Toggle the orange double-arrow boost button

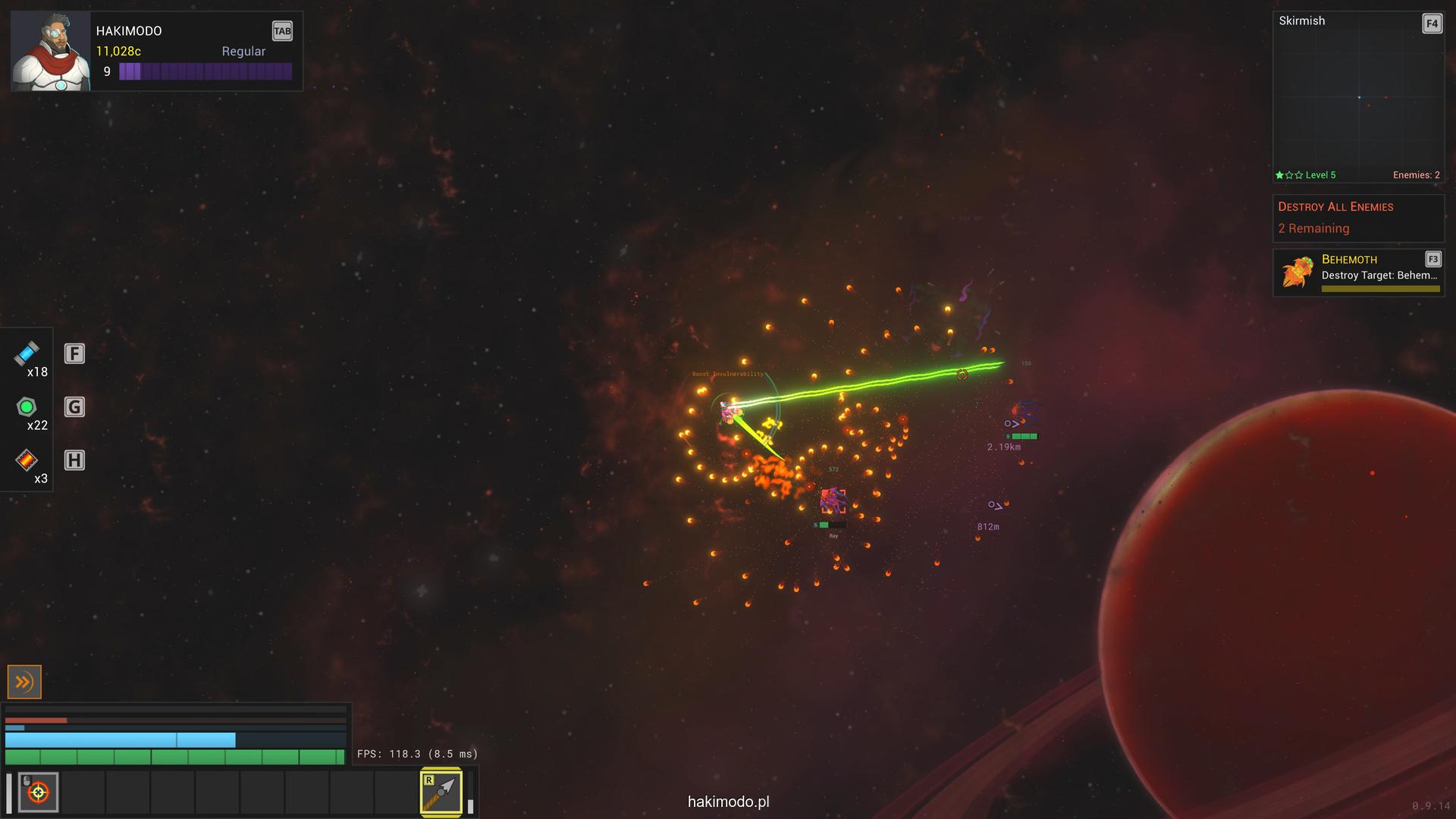click(24, 682)
